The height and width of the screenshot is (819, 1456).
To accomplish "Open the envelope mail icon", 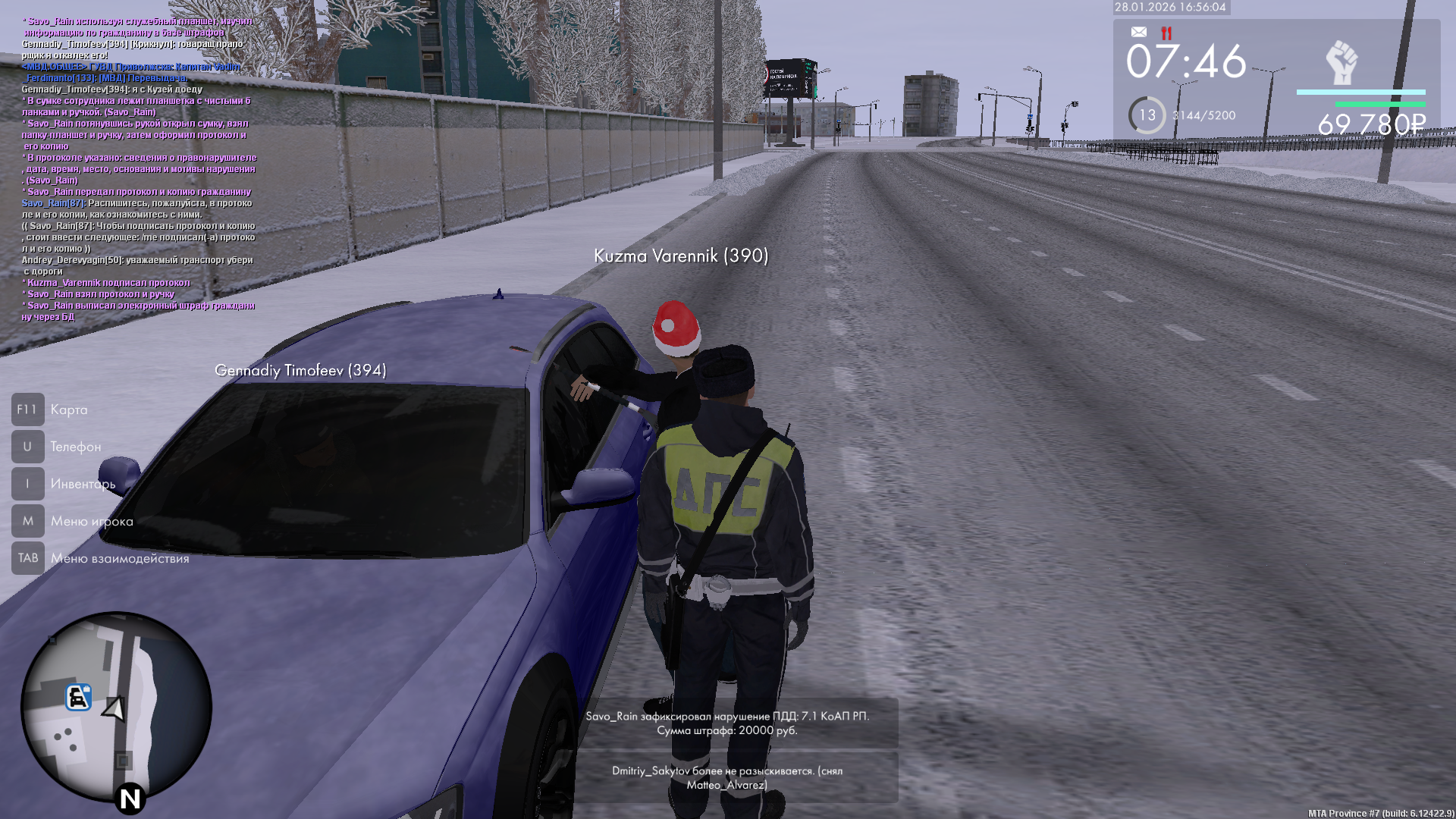I will coord(1138,32).
